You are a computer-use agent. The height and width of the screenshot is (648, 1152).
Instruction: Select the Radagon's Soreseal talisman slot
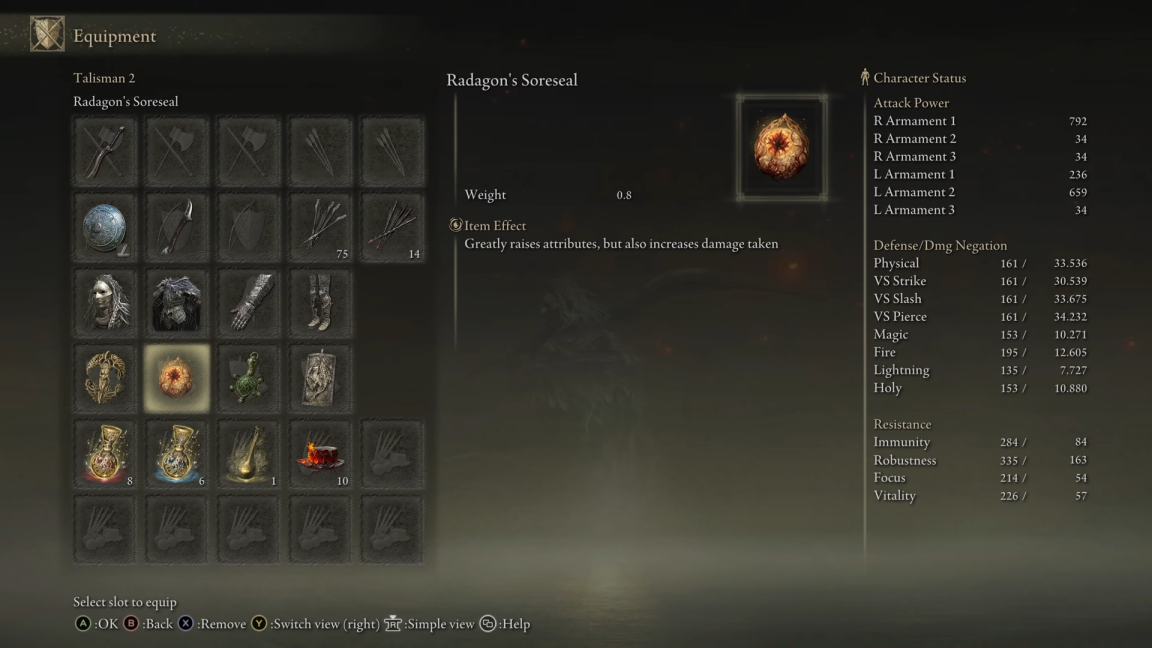pos(177,379)
